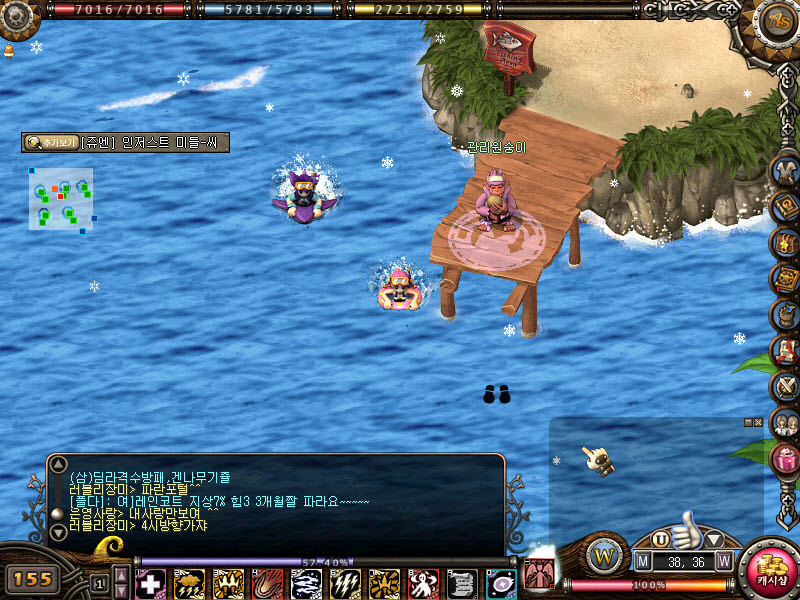Open the two-characters community icon
Screen dimensions: 800x600
click(x=786, y=423)
